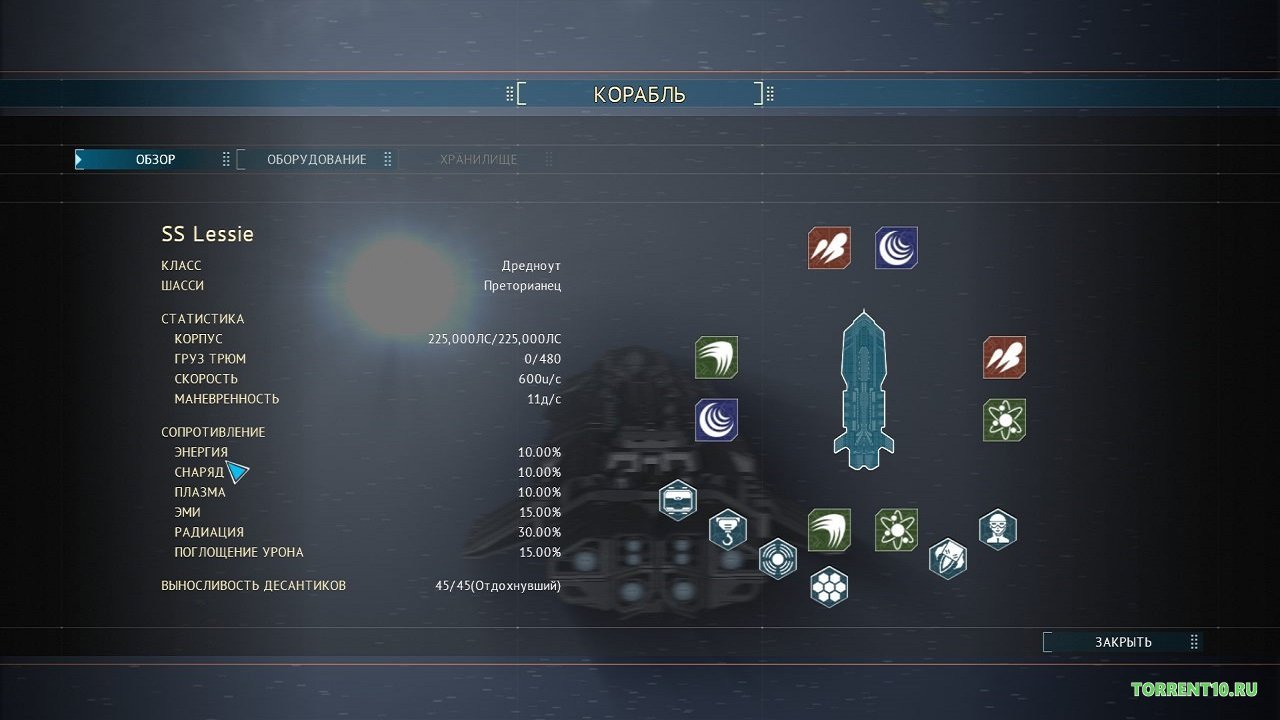
Task: Select the brown missile slot right of the ship
Action: click(1004, 357)
